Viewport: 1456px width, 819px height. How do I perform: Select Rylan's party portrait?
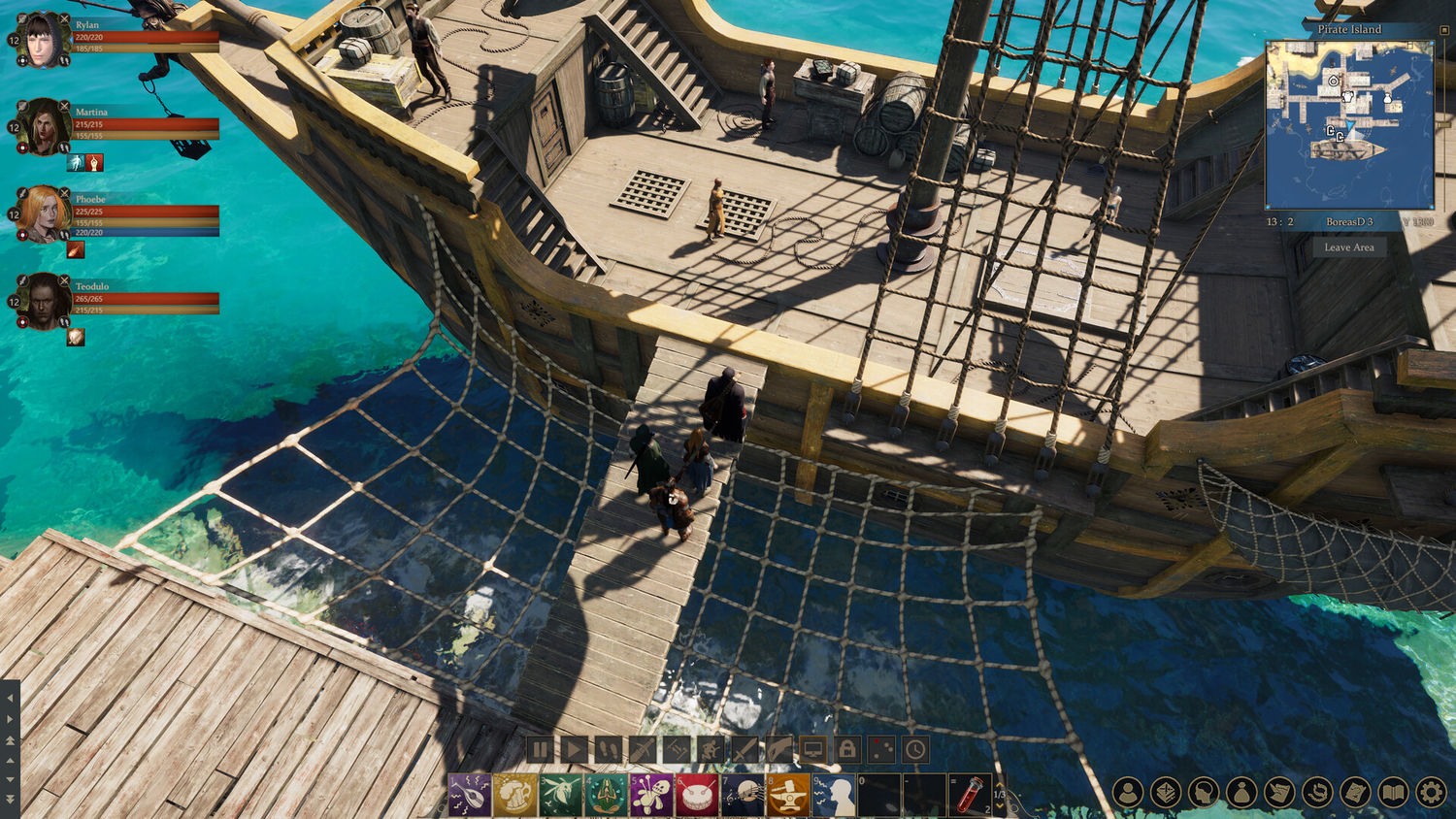tap(44, 41)
